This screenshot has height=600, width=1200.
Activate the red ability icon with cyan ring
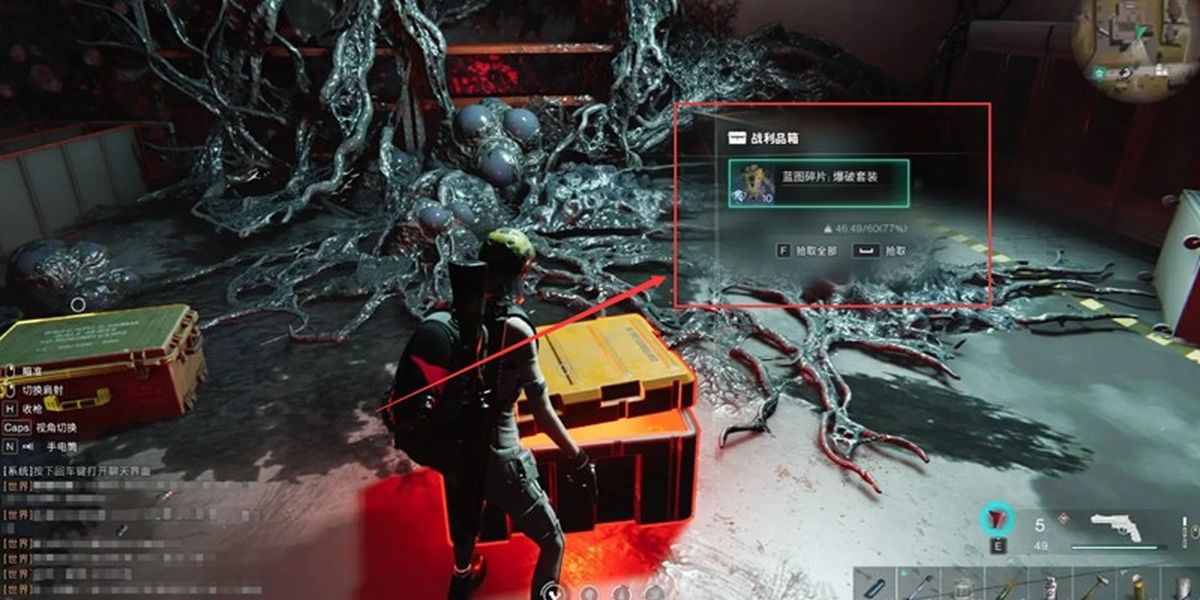[997, 520]
